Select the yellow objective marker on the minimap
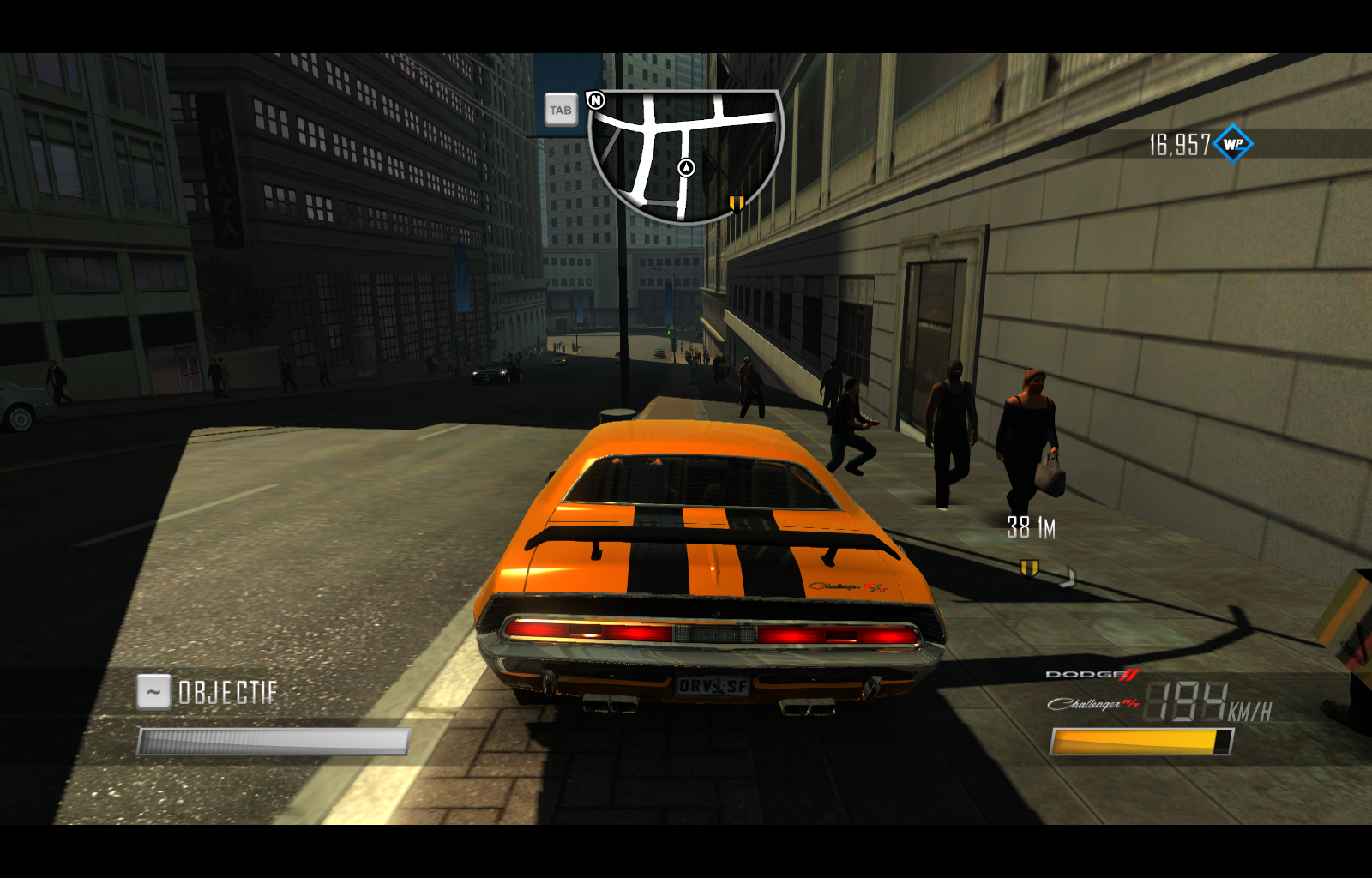The width and height of the screenshot is (1372, 878). point(737,203)
